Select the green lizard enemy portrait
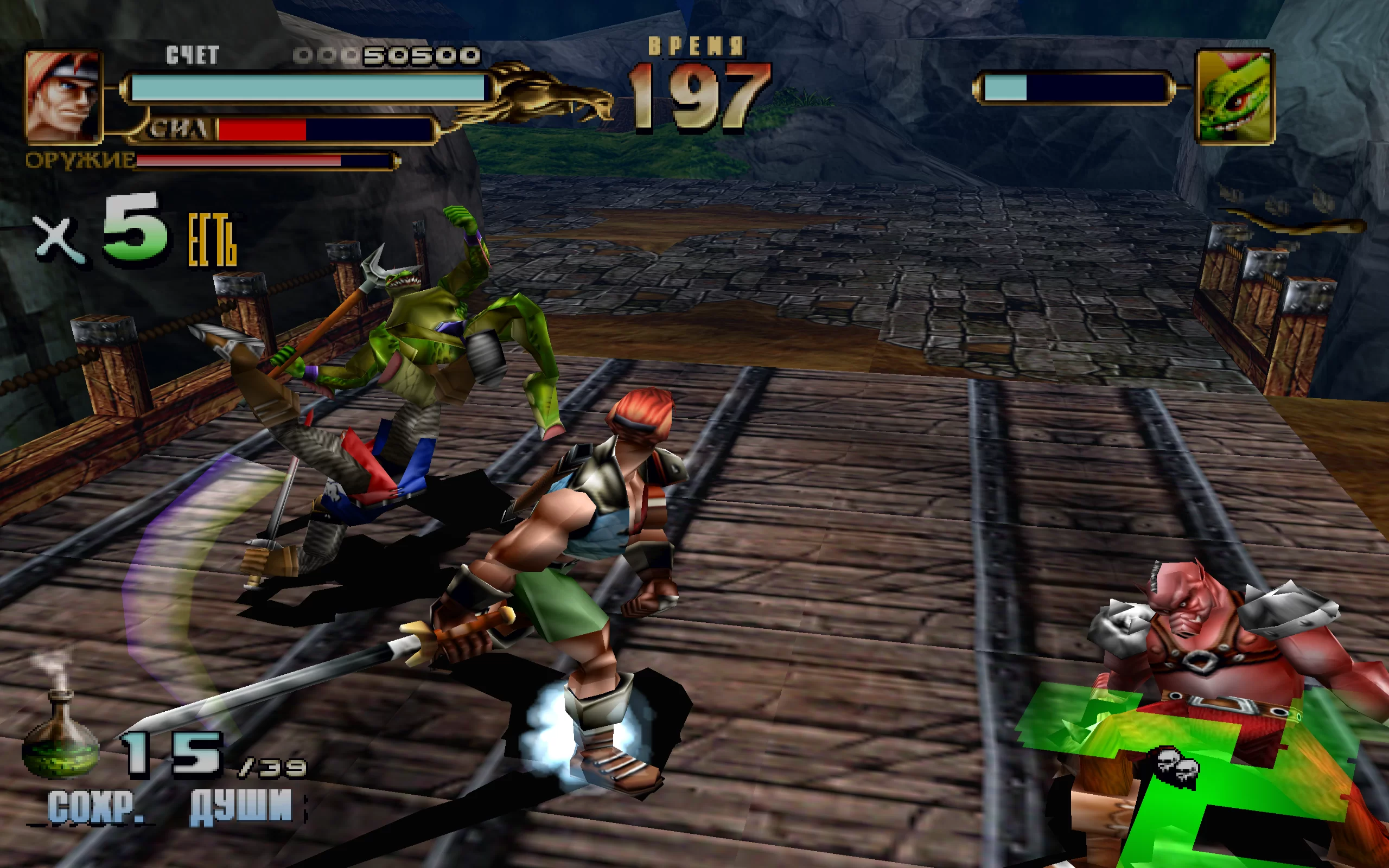Viewport: 1389px width, 868px height. 1234,97
